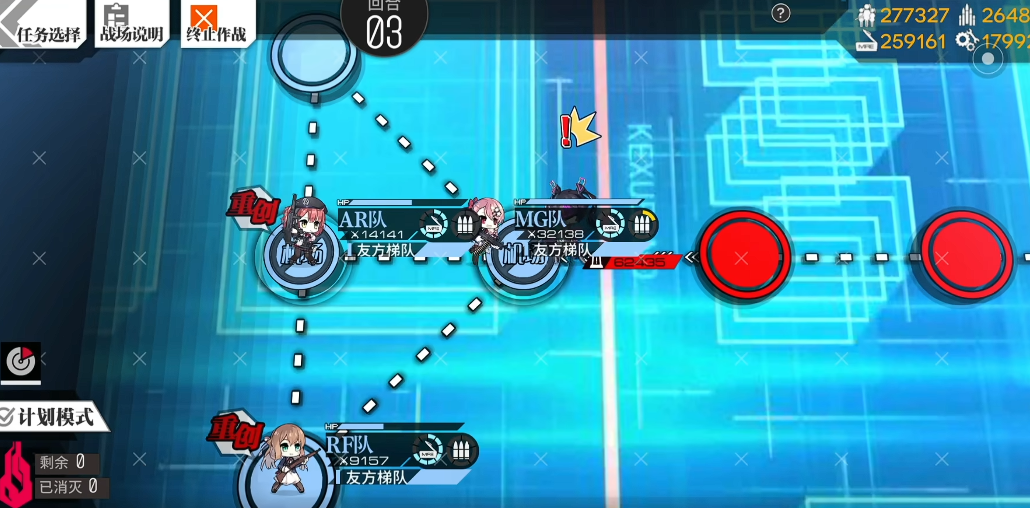The width and height of the screenshot is (1030, 508).
Task: Toggle 计划模式 planning mode
Action: pos(52,416)
